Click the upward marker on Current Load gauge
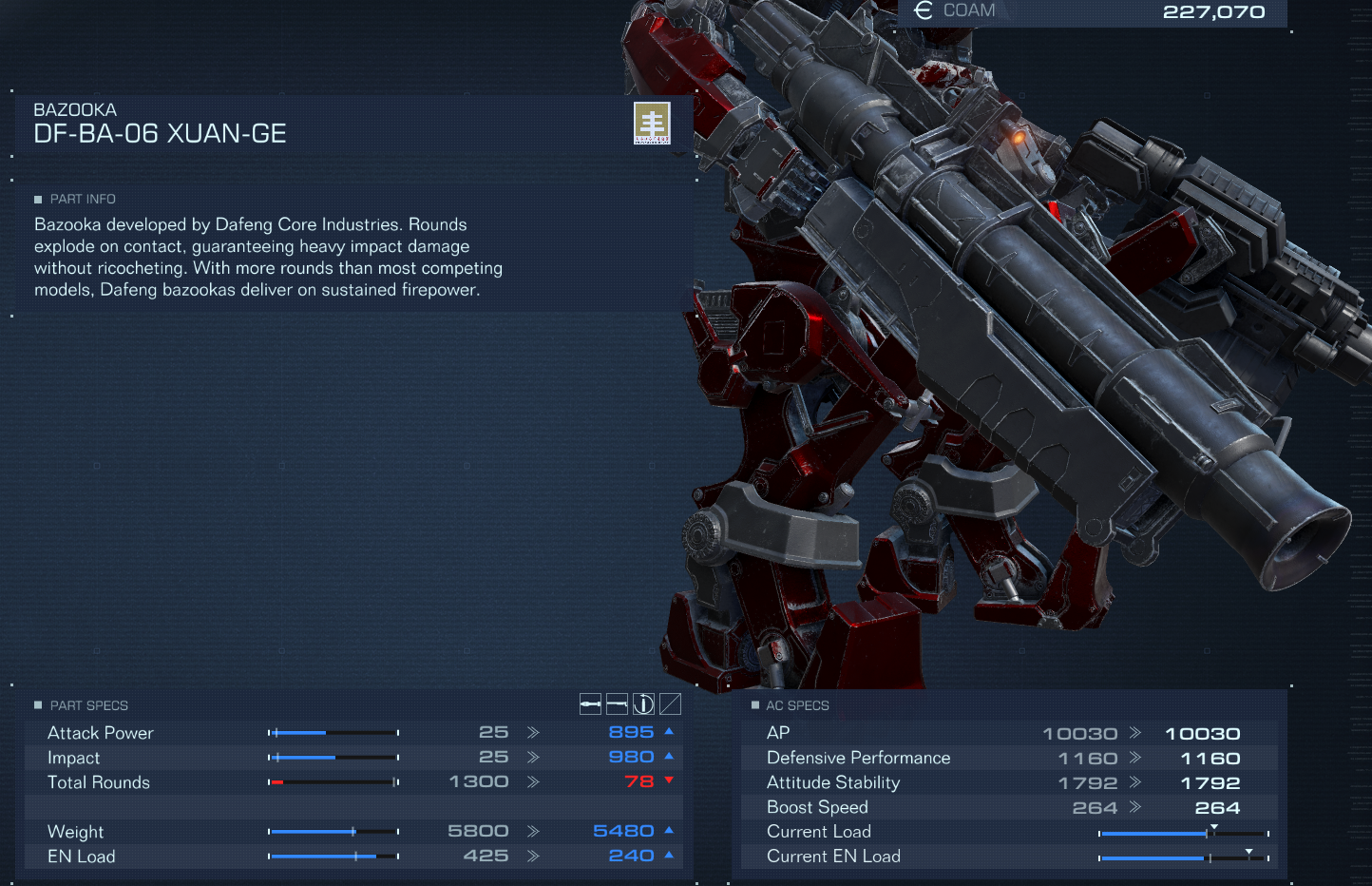1372x886 pixels. [x=1213, y=826]
